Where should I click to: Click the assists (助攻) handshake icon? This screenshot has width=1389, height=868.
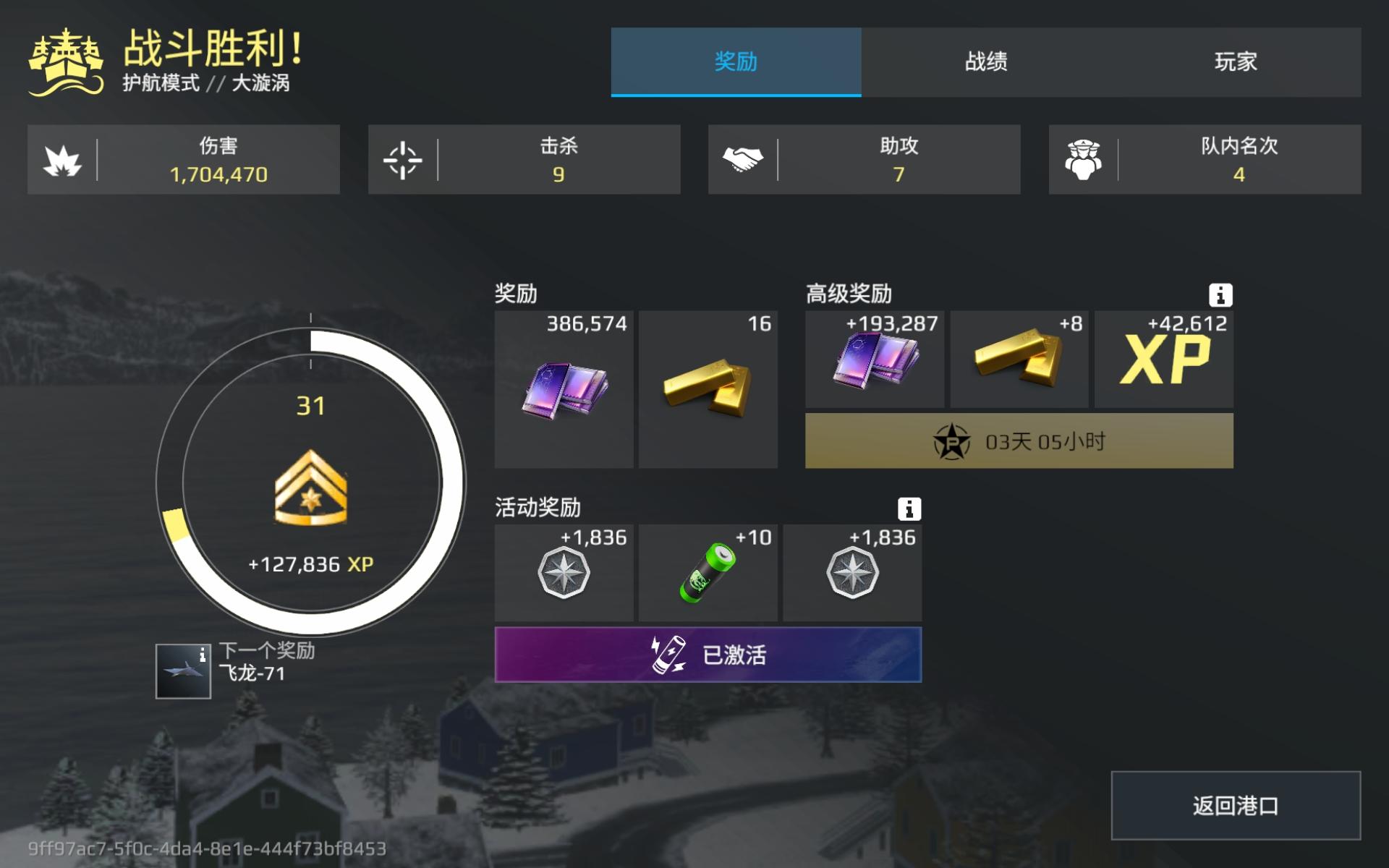click(745, 159)
